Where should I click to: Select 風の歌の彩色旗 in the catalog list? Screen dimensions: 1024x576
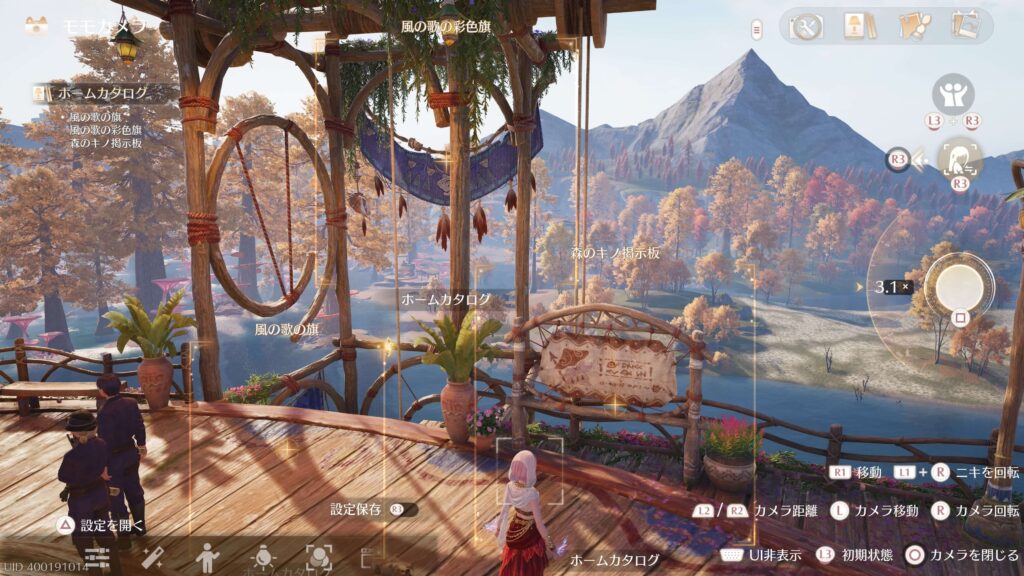click(105, 130)
